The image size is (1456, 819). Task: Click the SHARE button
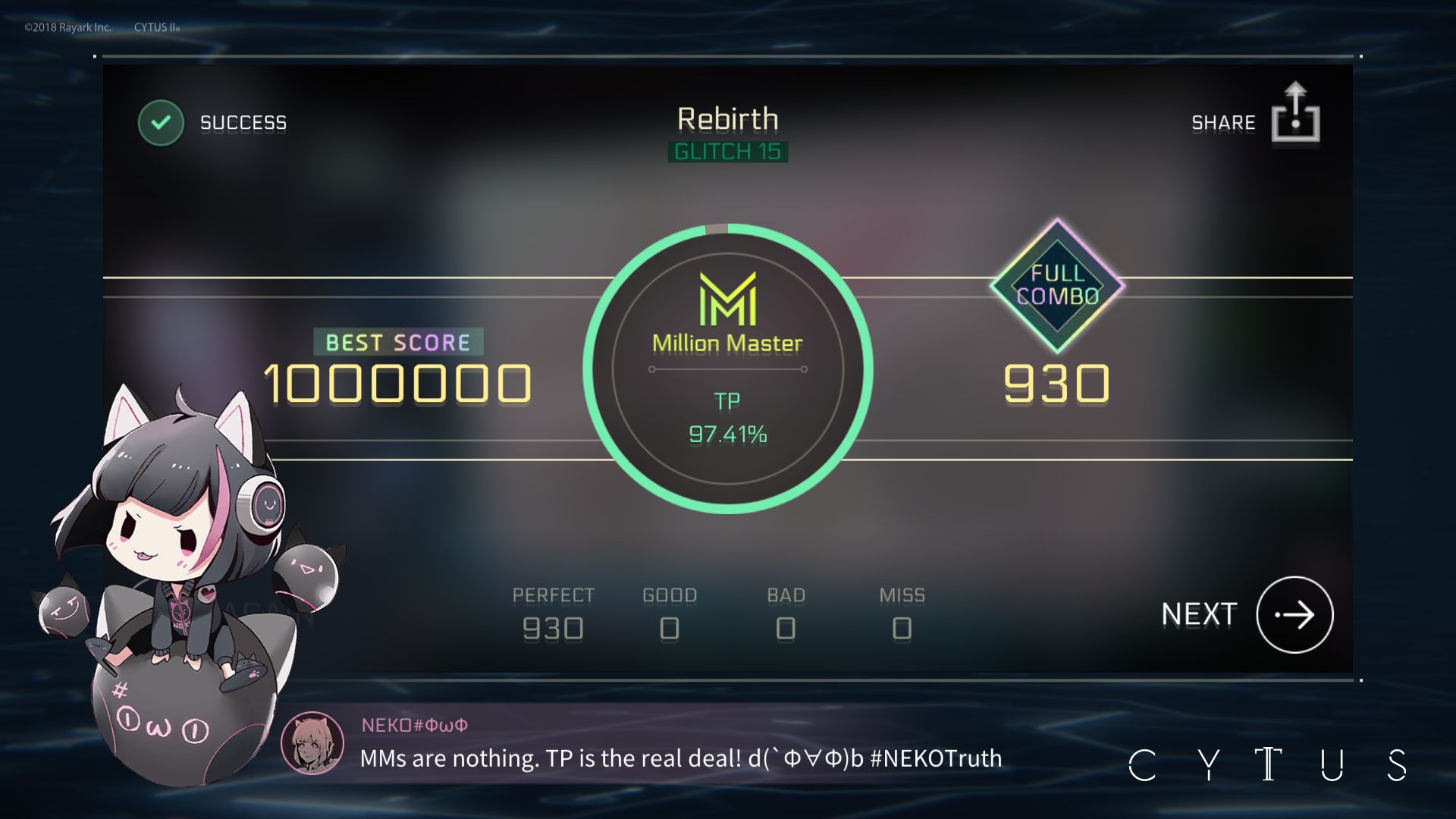pos(1223,121)
